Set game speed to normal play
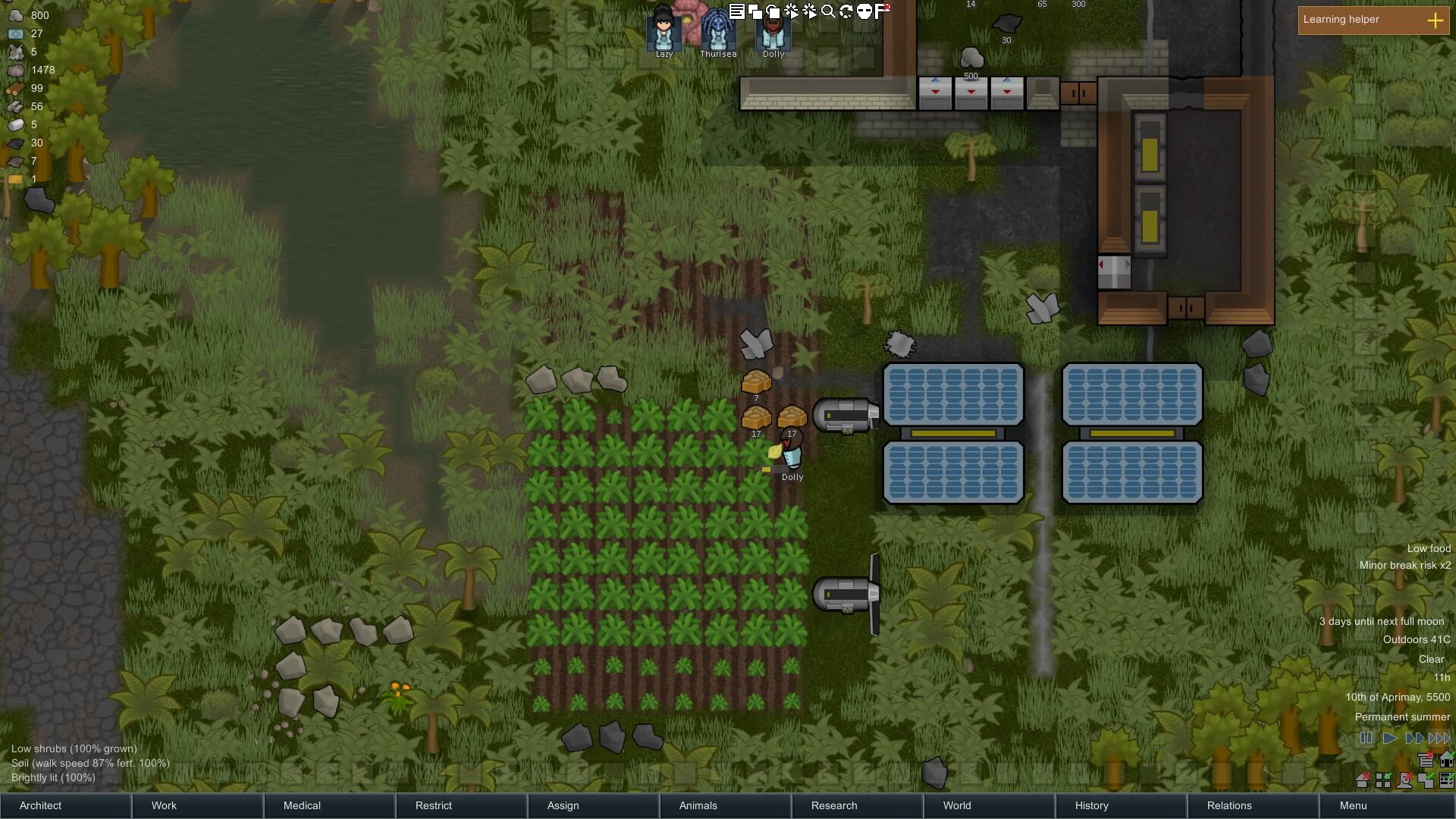Screen dimensions: 1456x819 (1389, 738)
